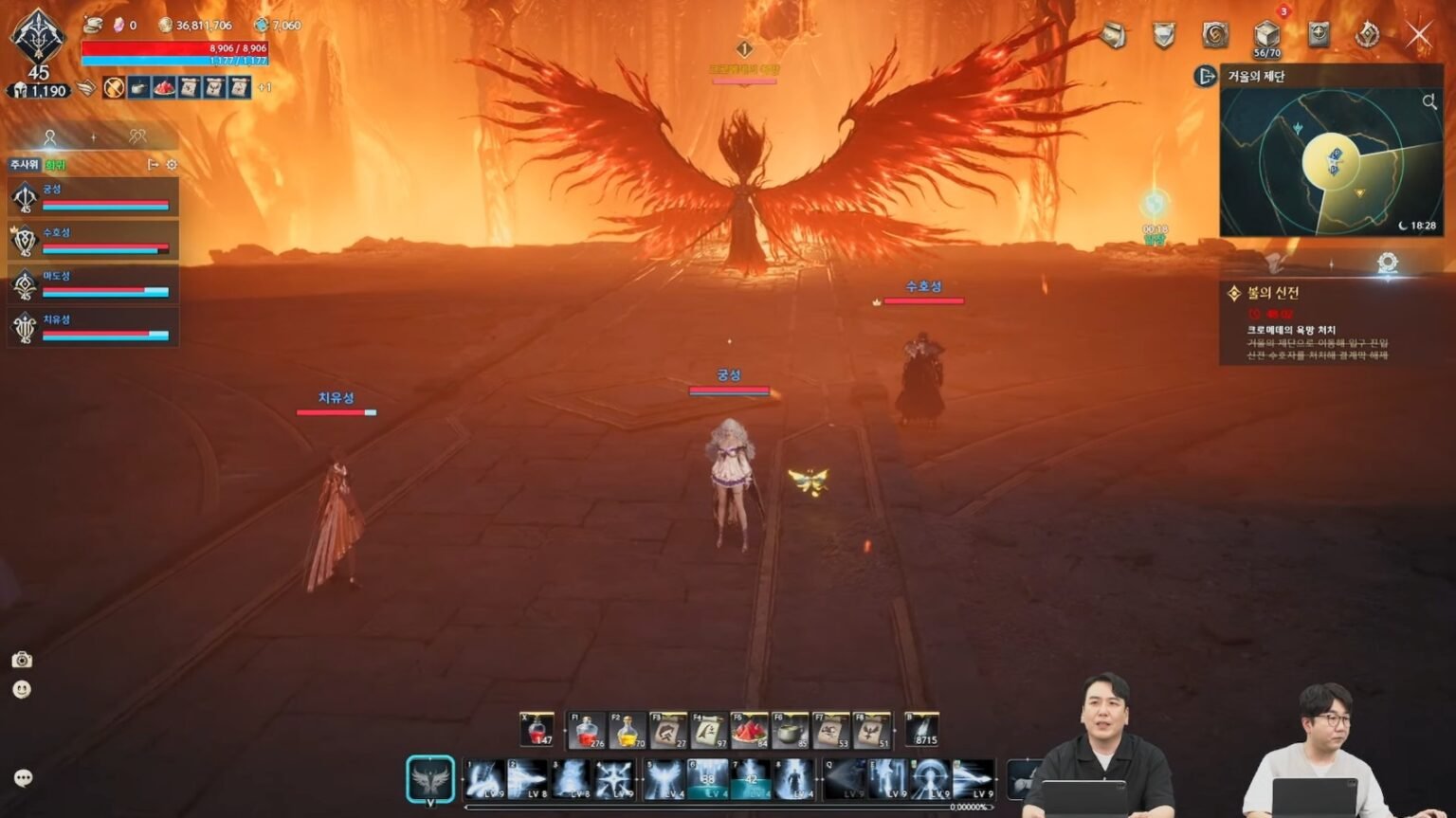The height and width of the screenshot is (818, 1456).
Task: Expand the skill bar with the V chevron
Action: coord(429,803)
